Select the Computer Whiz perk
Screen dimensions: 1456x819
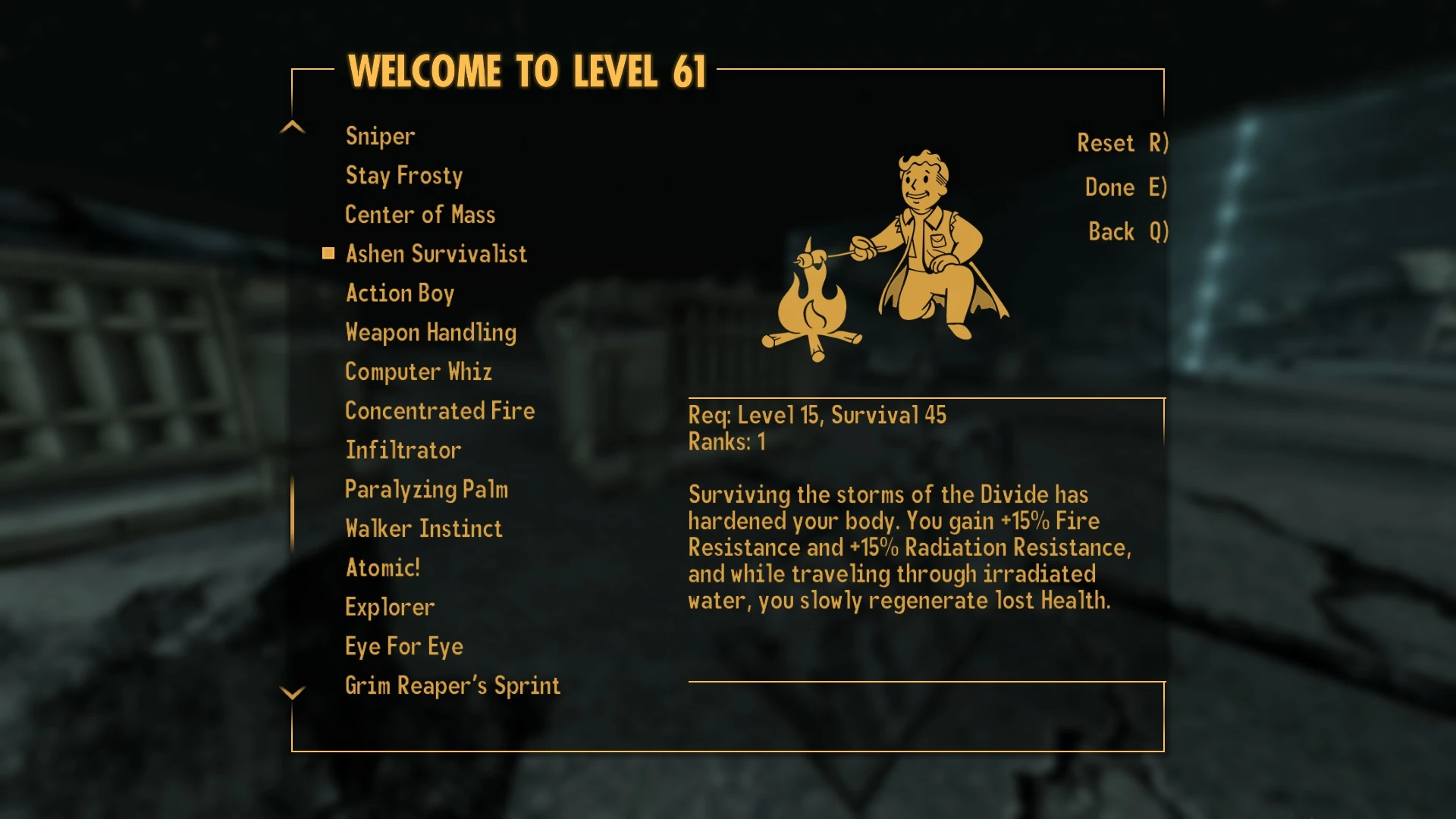pos(419,372)
